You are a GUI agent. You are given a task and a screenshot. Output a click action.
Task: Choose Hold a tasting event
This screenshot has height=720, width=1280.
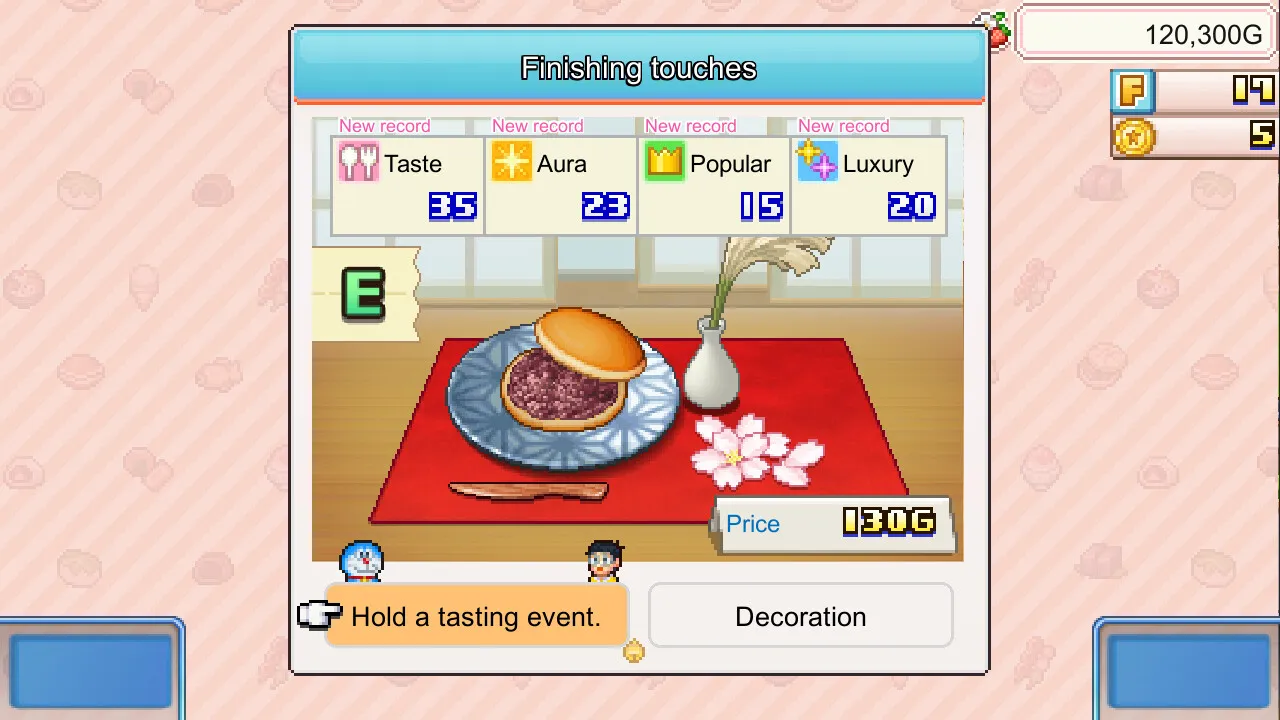point(475,617)
